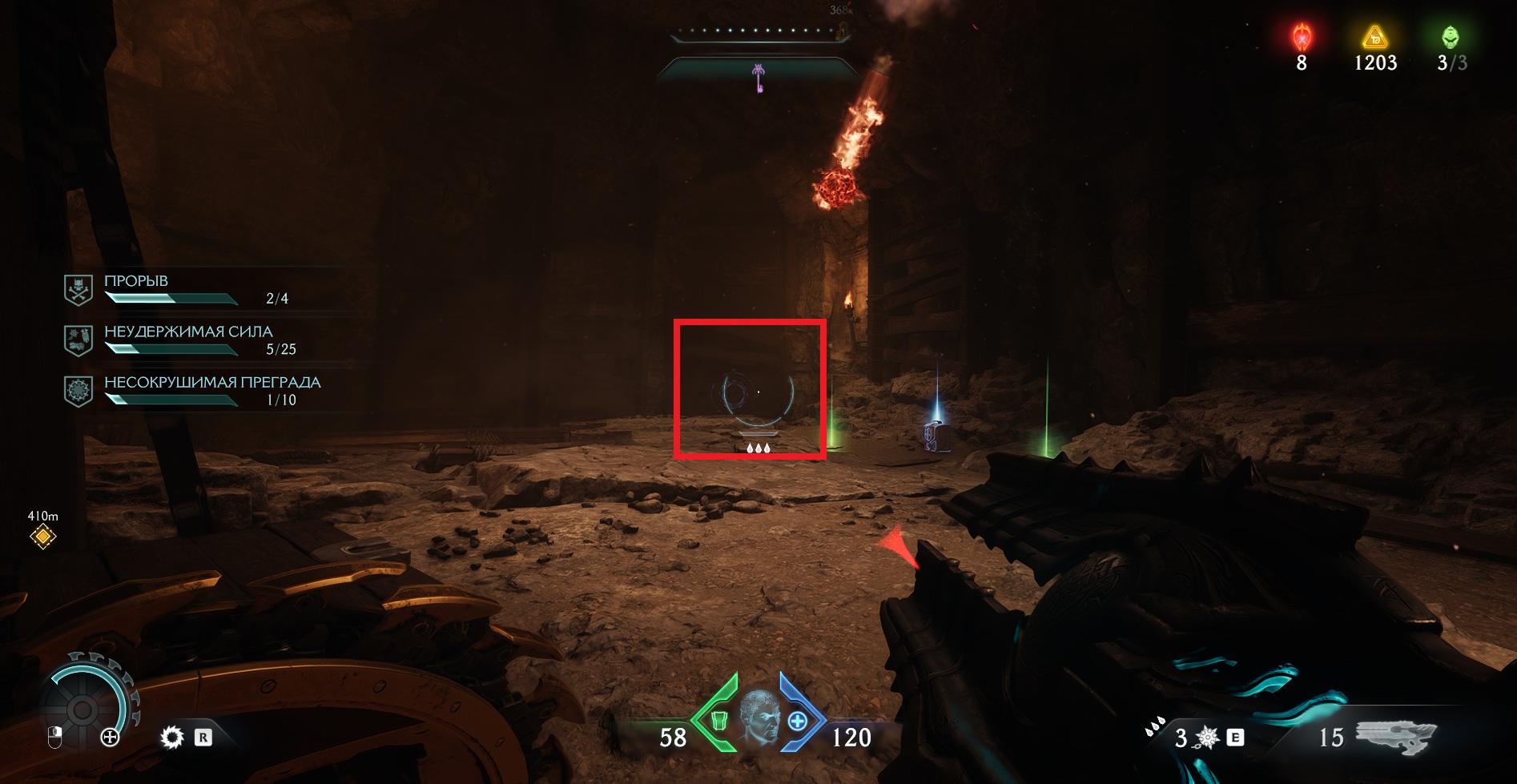The width and height of the screenshot is (1517, 784).
Task: Click the gold currency icon
Action: (x=1374, y=37)
